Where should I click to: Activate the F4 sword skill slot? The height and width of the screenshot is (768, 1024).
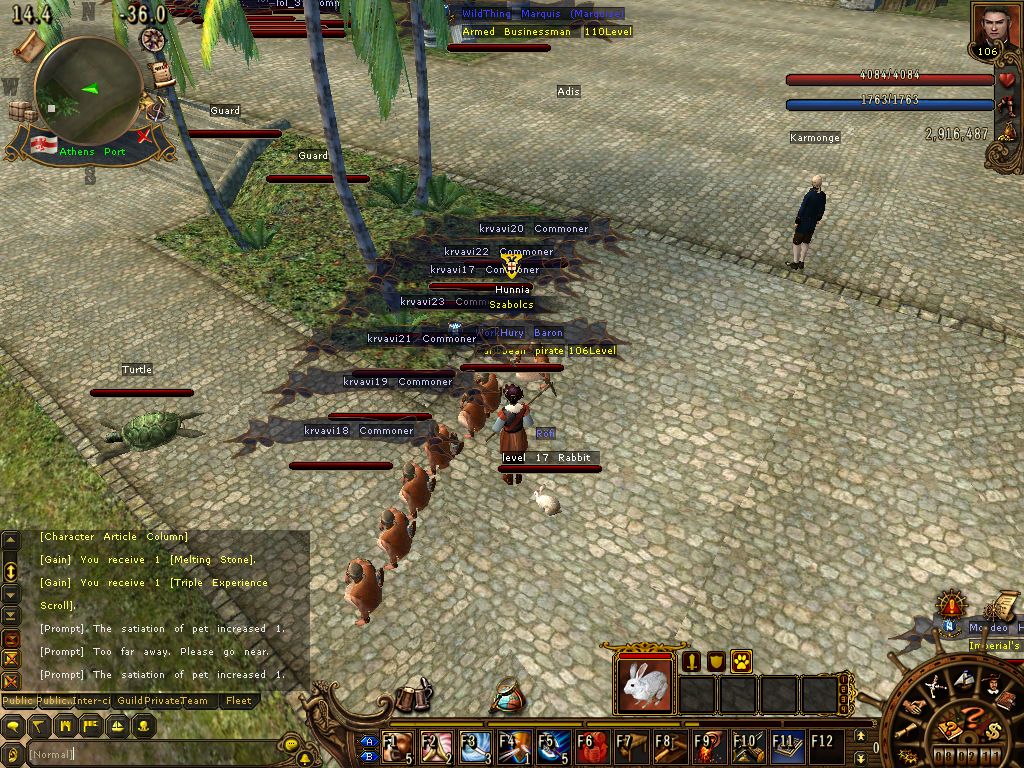tap(514, 747)
